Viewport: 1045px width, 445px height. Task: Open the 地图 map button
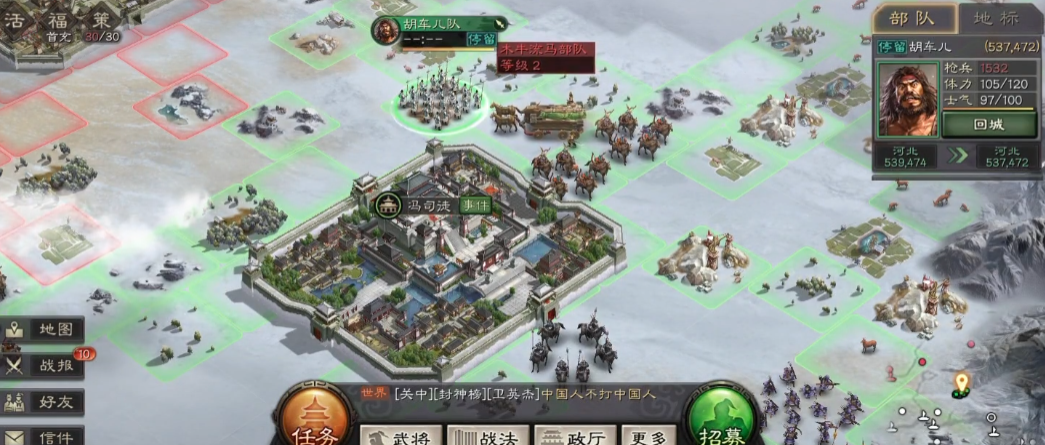click(x=43, y=329)
